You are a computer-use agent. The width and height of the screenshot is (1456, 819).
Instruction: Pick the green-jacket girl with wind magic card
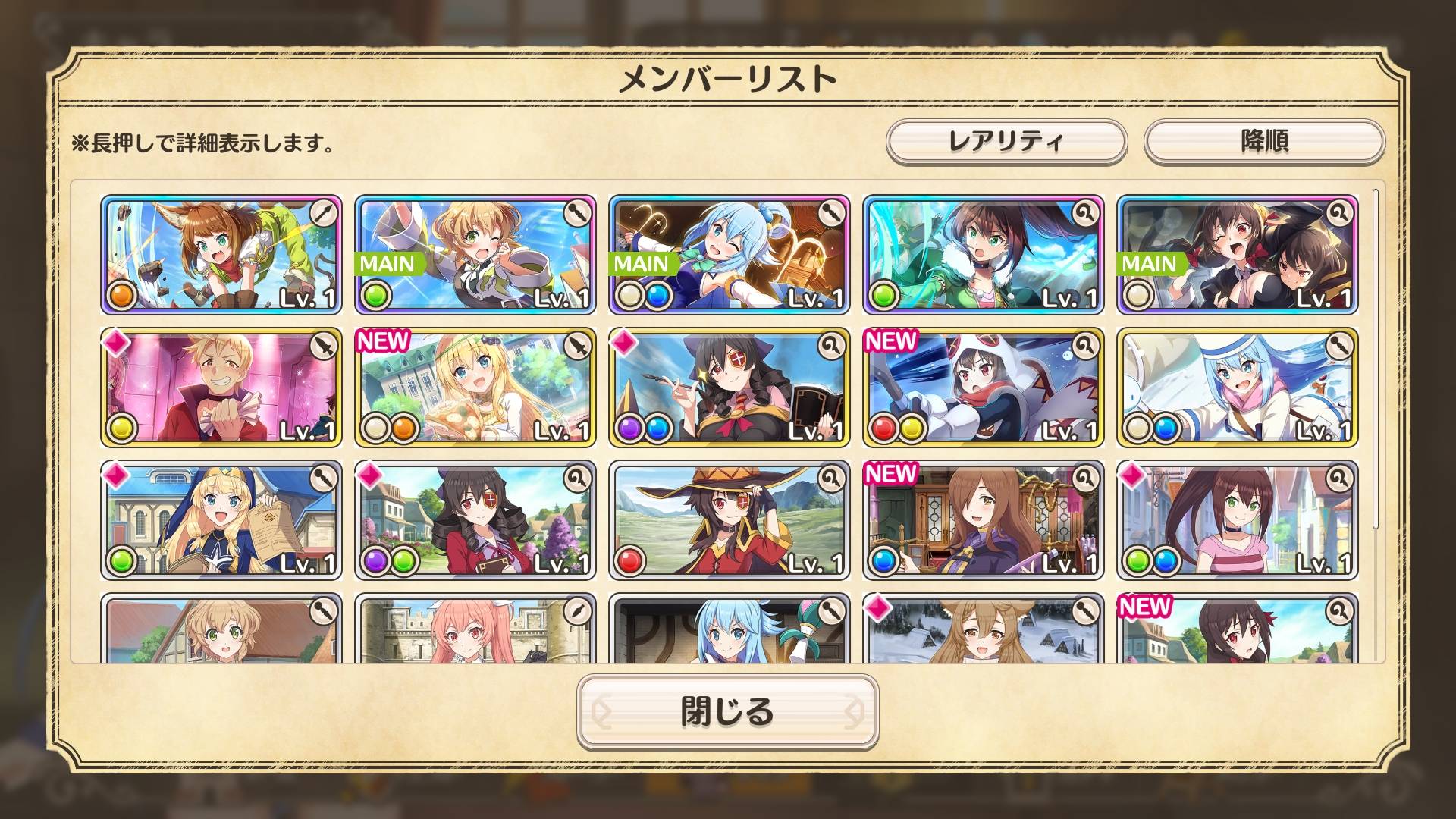(x=983, y=254)
